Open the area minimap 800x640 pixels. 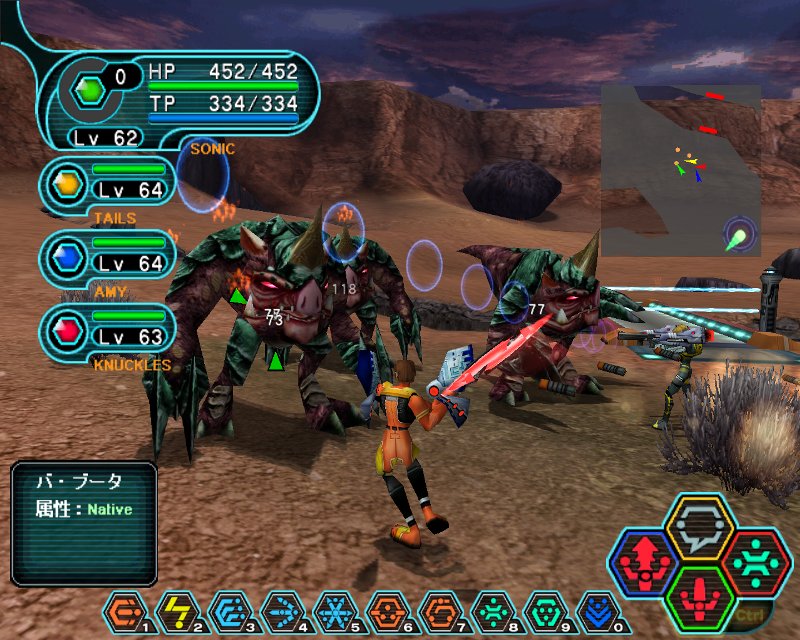coord(680,168)
